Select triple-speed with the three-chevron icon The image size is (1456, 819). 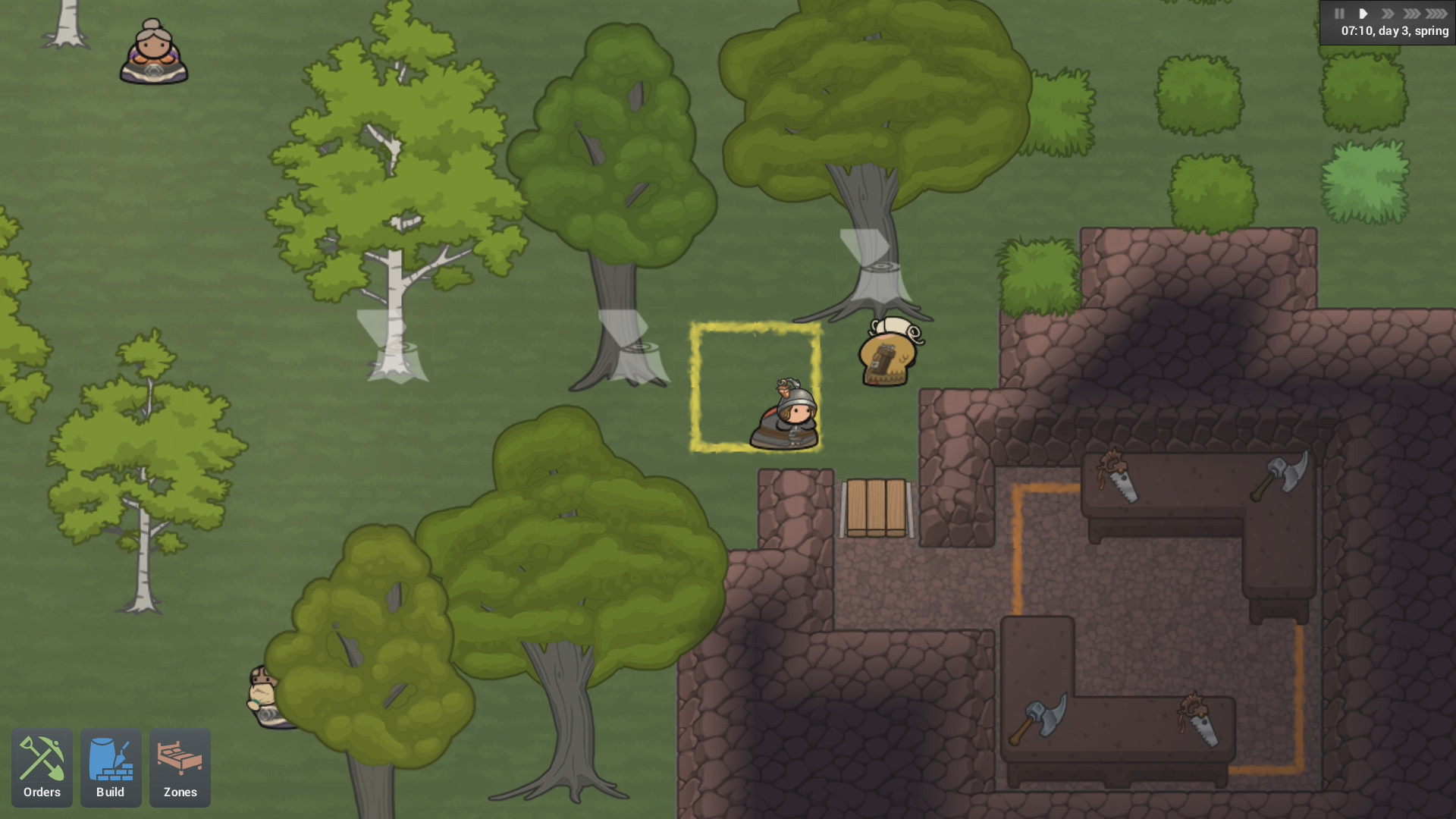[x=1412, y=13]
